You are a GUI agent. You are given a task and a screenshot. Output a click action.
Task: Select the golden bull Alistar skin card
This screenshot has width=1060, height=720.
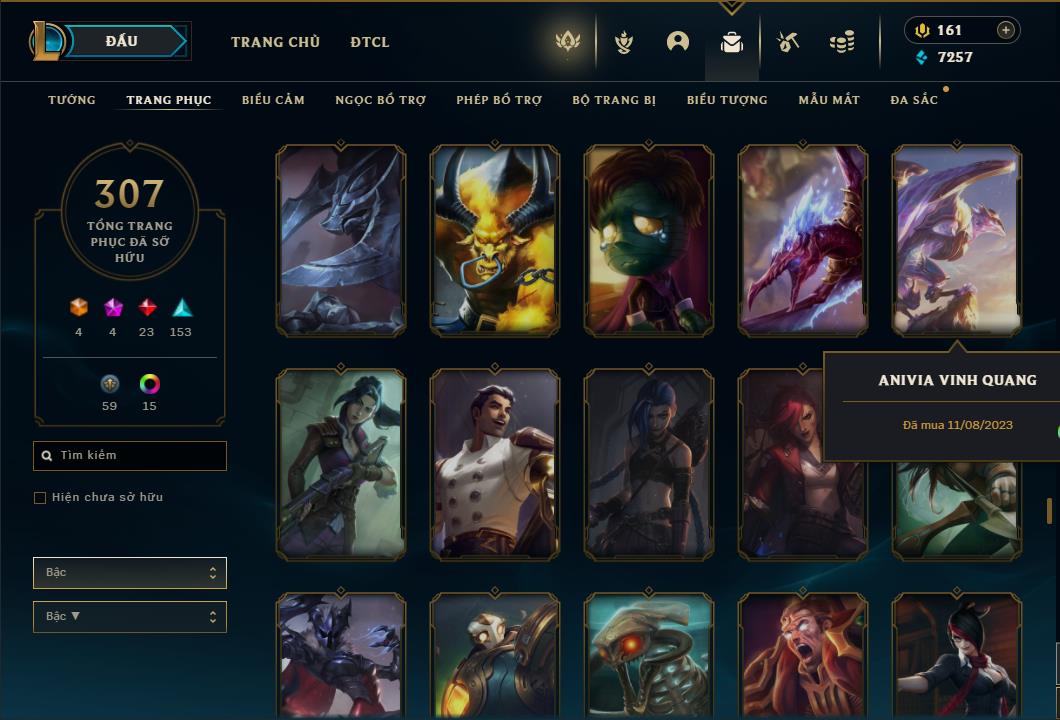coord(495,240)
